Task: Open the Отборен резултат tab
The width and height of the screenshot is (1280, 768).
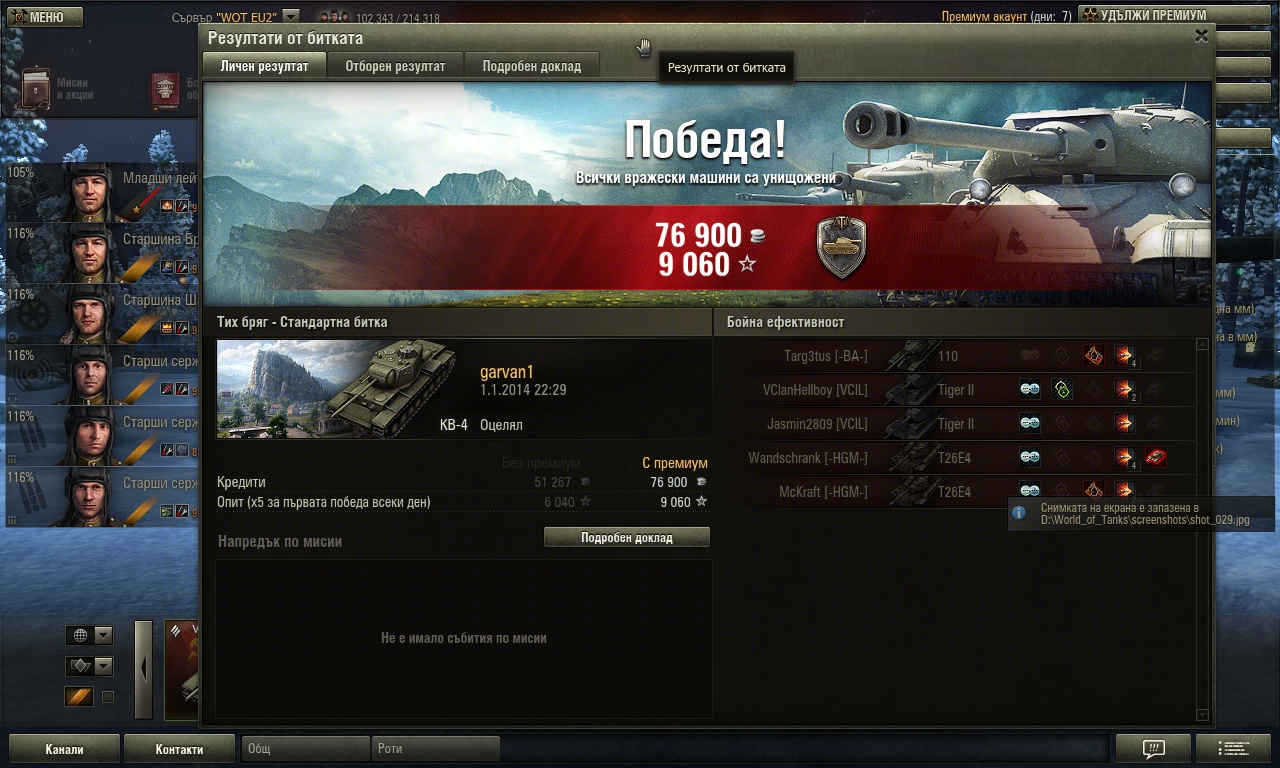Action: (395, 66)
